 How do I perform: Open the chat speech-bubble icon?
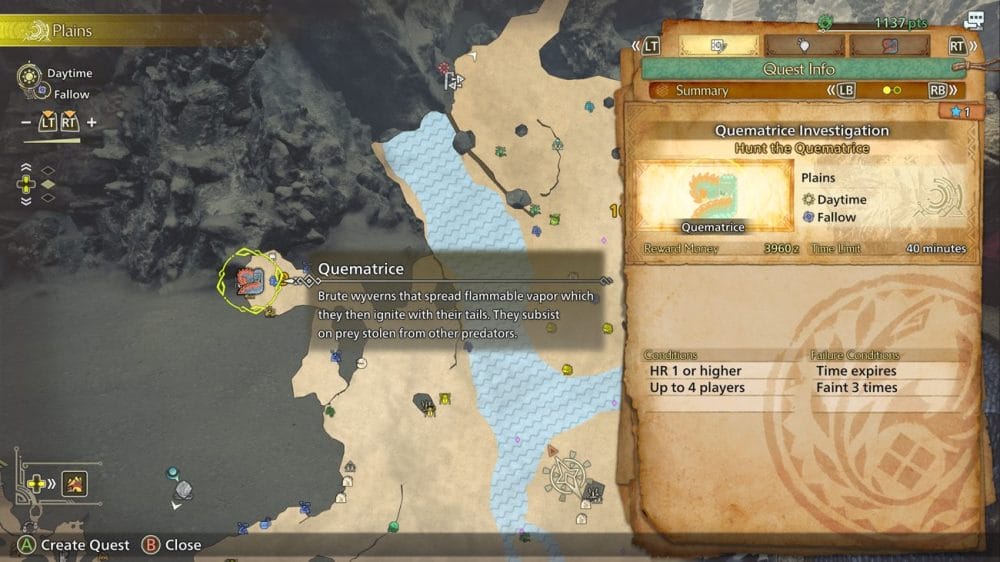click(973, 20)
